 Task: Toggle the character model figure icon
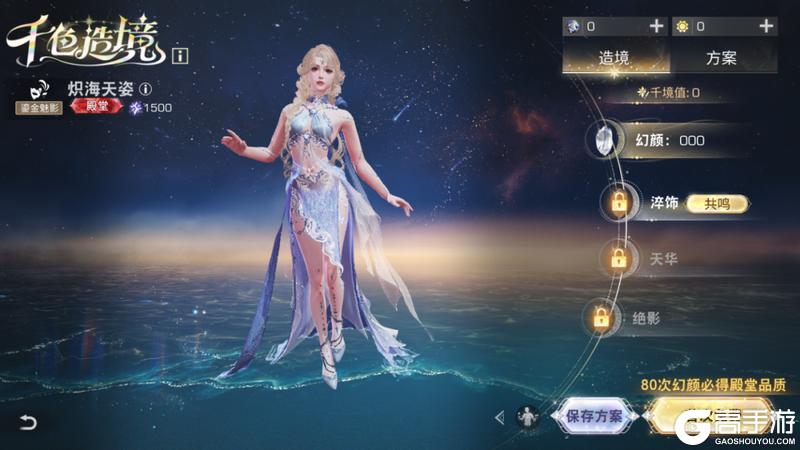[528, 416]
